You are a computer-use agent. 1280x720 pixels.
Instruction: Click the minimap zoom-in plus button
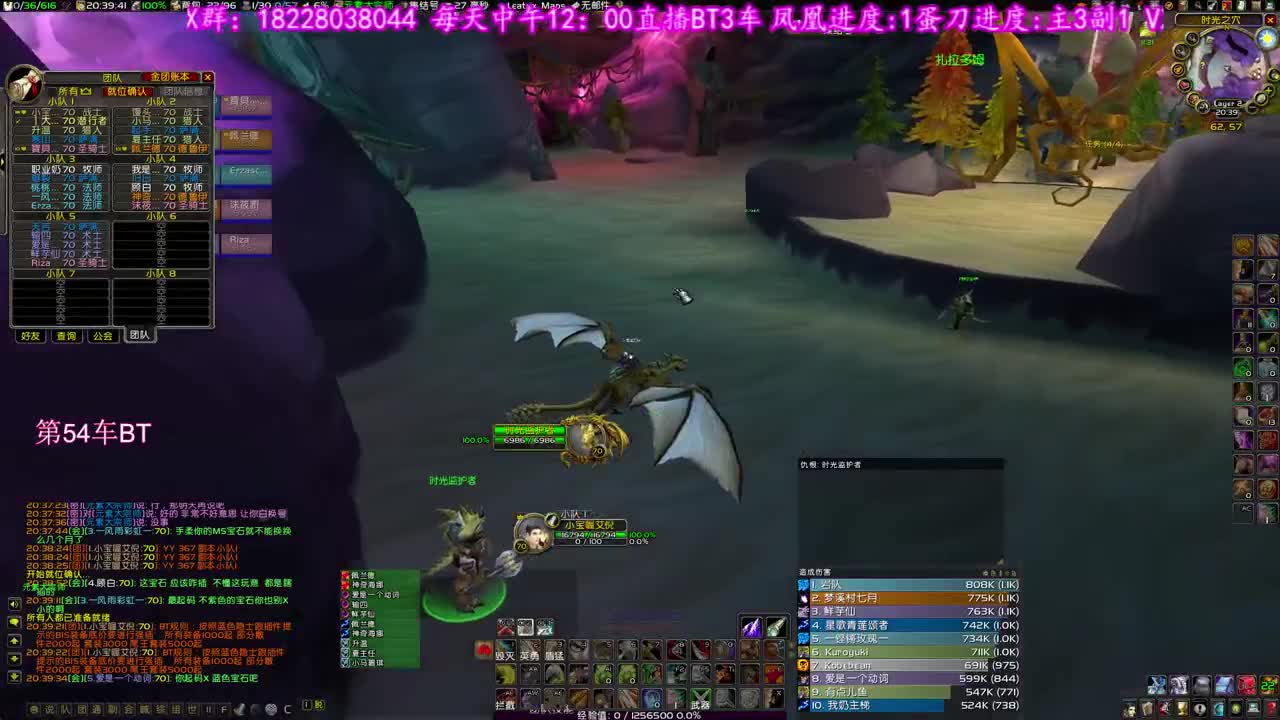(1268, 91)
